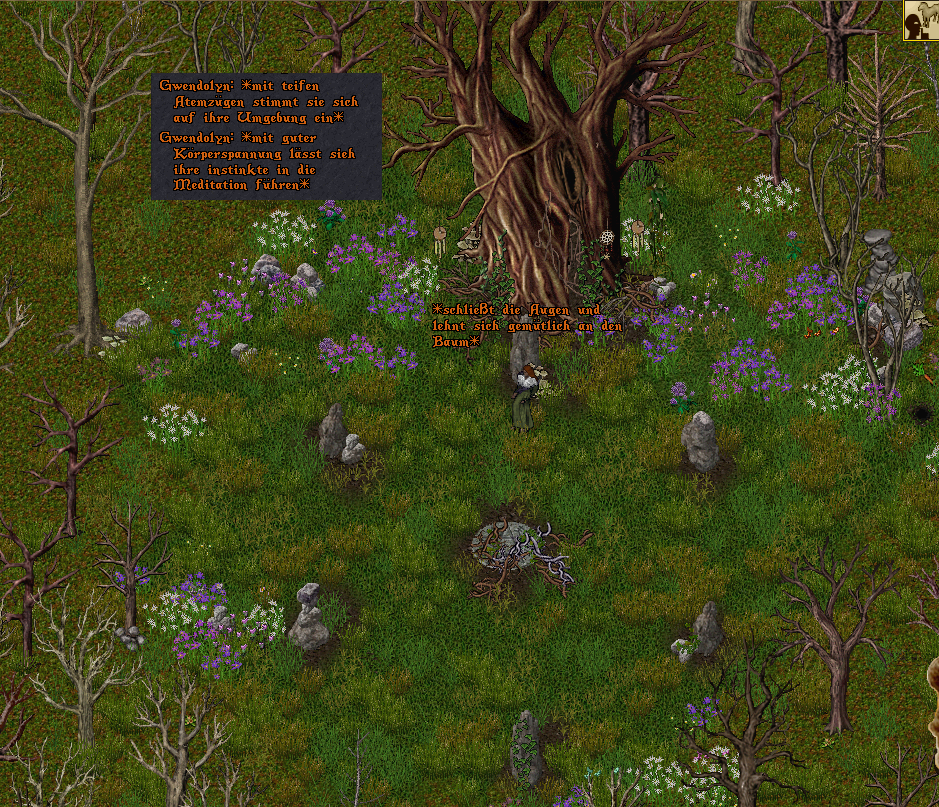The image size is (939, 807).
Task: Click the Gwendolyn chat journal panel
Action: [x=266, y=136]
